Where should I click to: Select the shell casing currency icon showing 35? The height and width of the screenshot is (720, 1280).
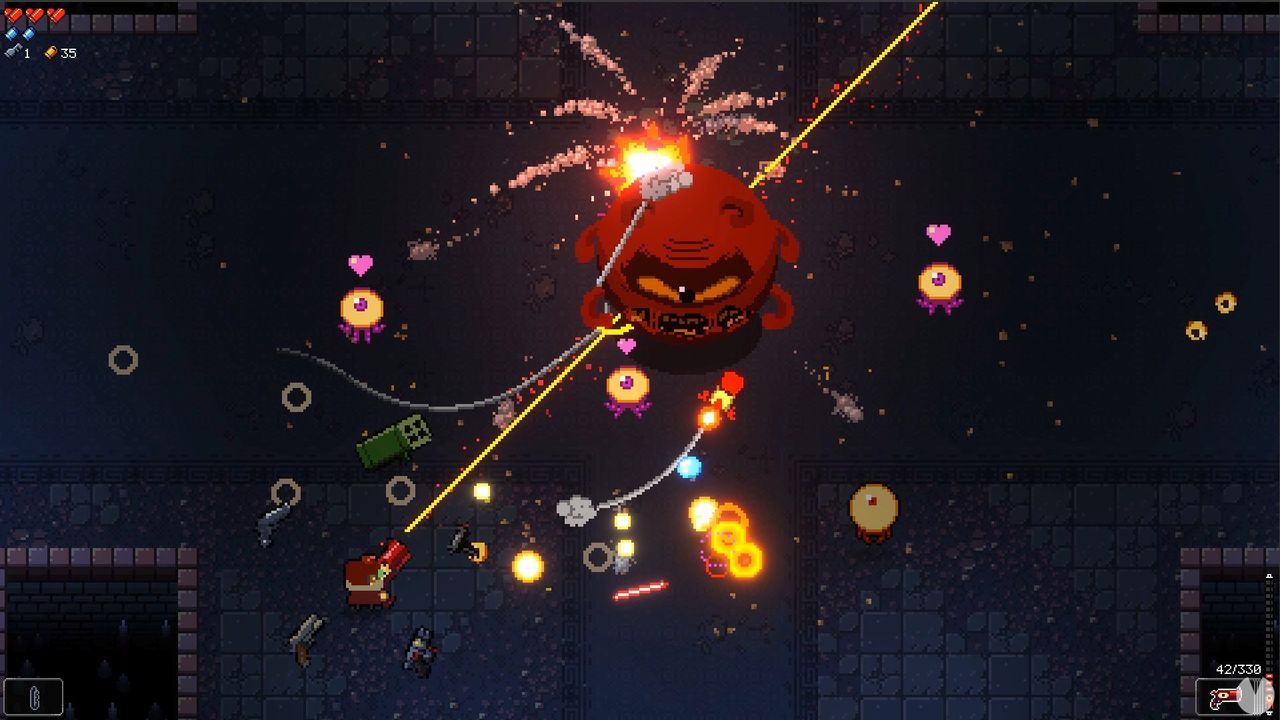[50, 52]
